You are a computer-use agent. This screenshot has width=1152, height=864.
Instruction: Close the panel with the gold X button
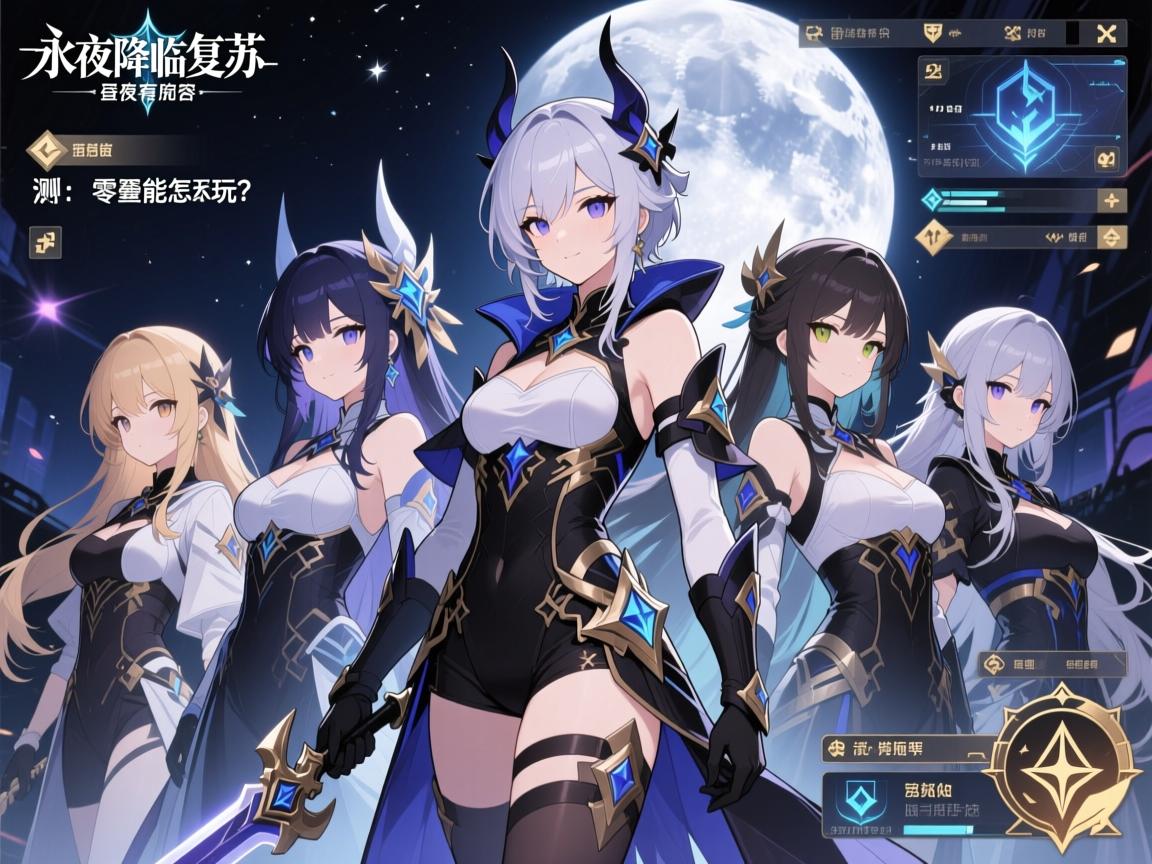[x=1106, y=33]
